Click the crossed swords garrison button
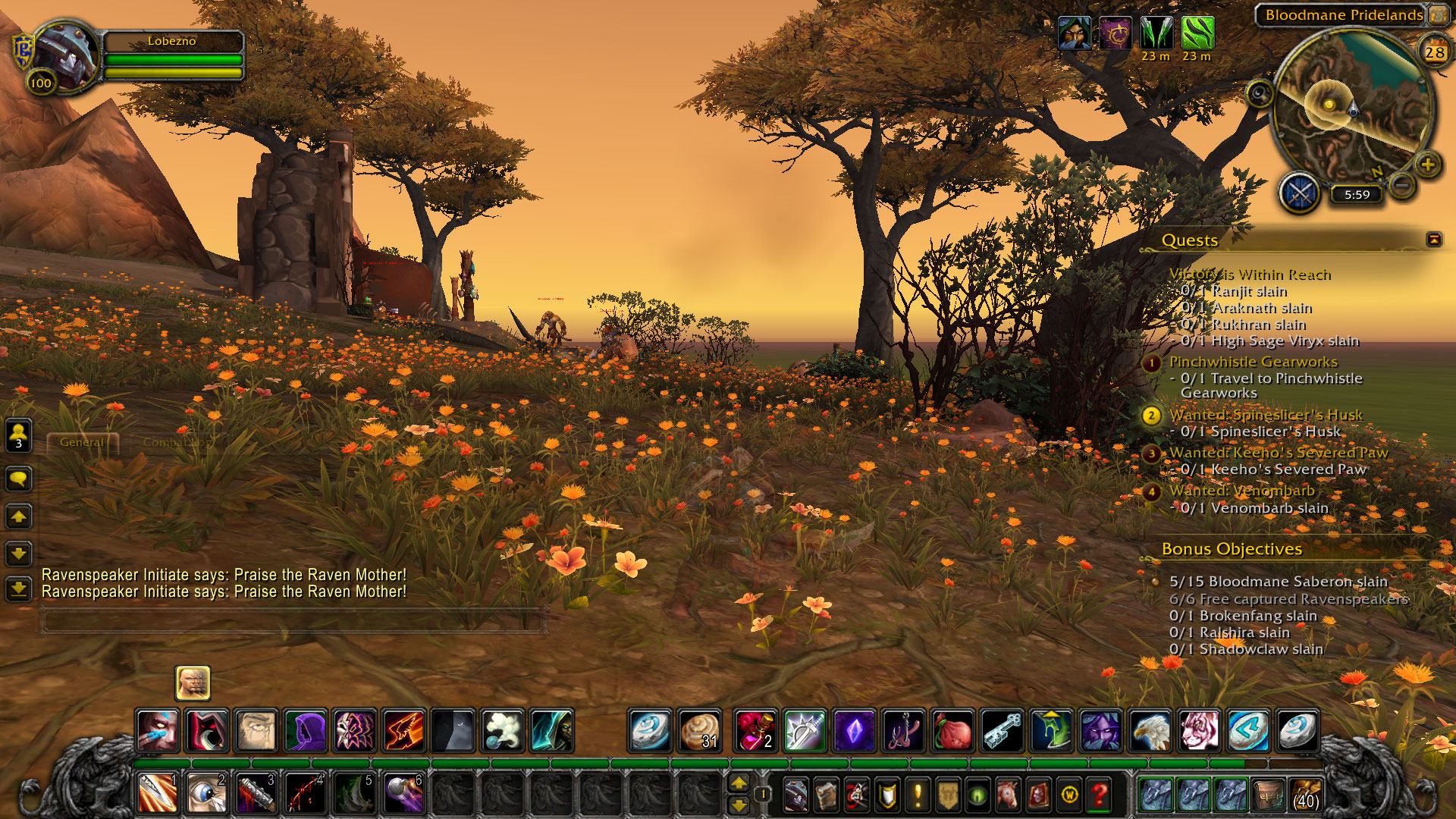Image resolution: width=1456 pixels, height=819 pixels. tap(1300, 193)
